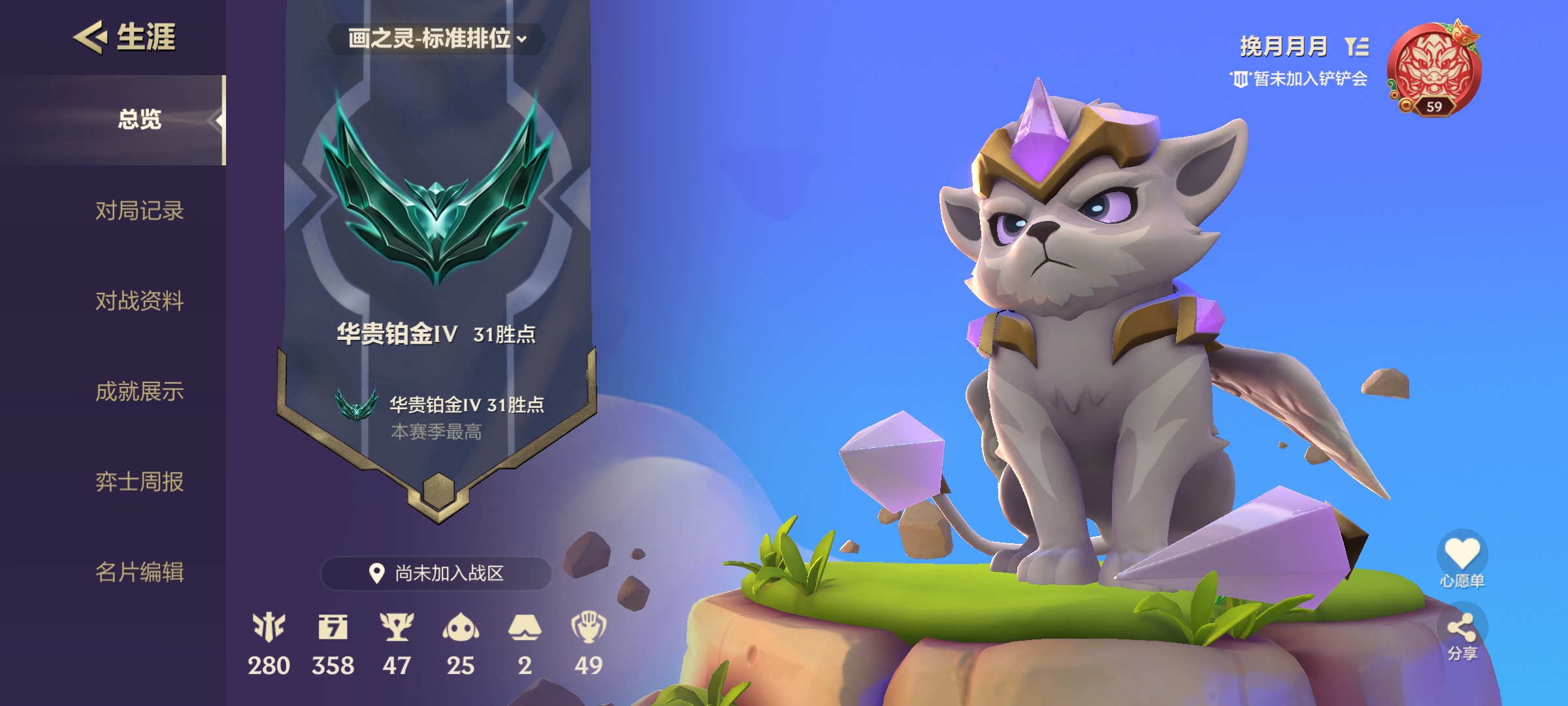Select the trophy stat icon showing 47
Screen dimensions: 1568x706
pos(397,628)
